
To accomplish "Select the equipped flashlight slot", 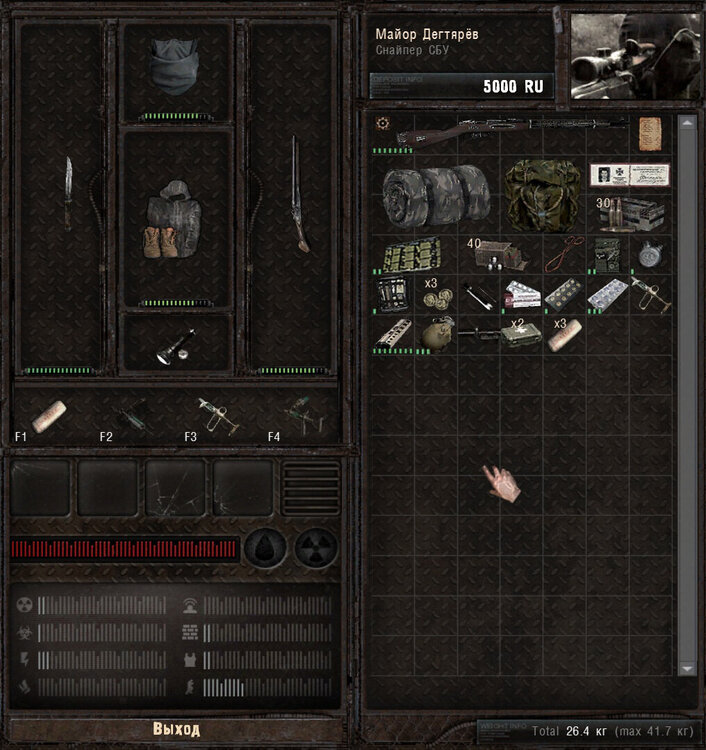I will (176, 345).
